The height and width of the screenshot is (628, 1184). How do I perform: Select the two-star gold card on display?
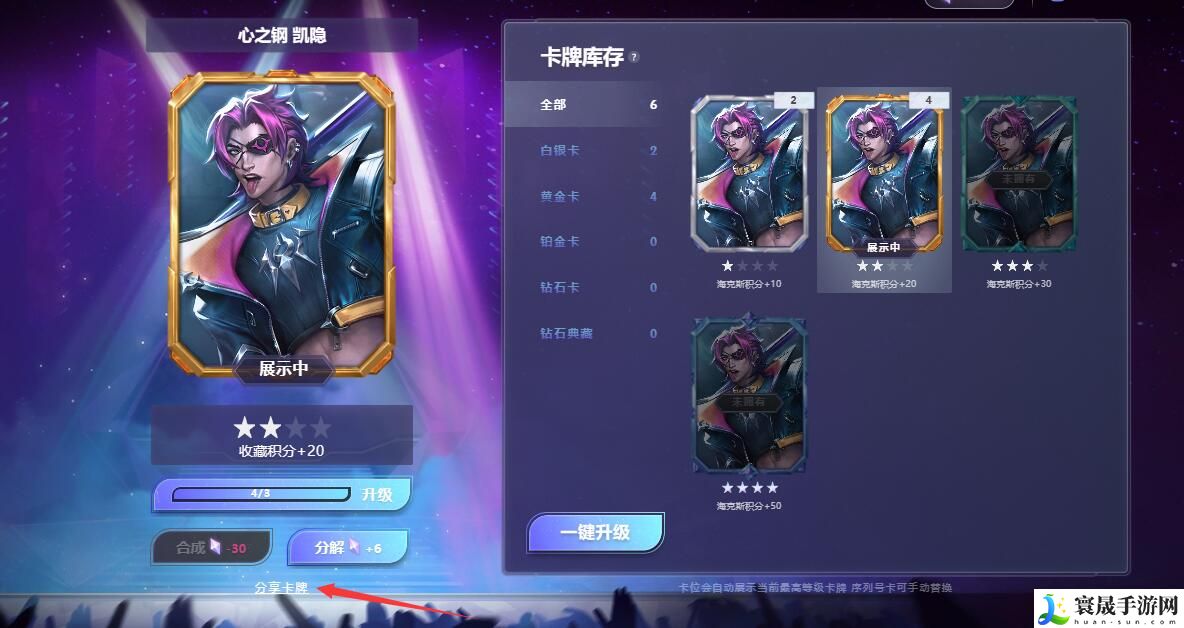click(x=884, y=173)
